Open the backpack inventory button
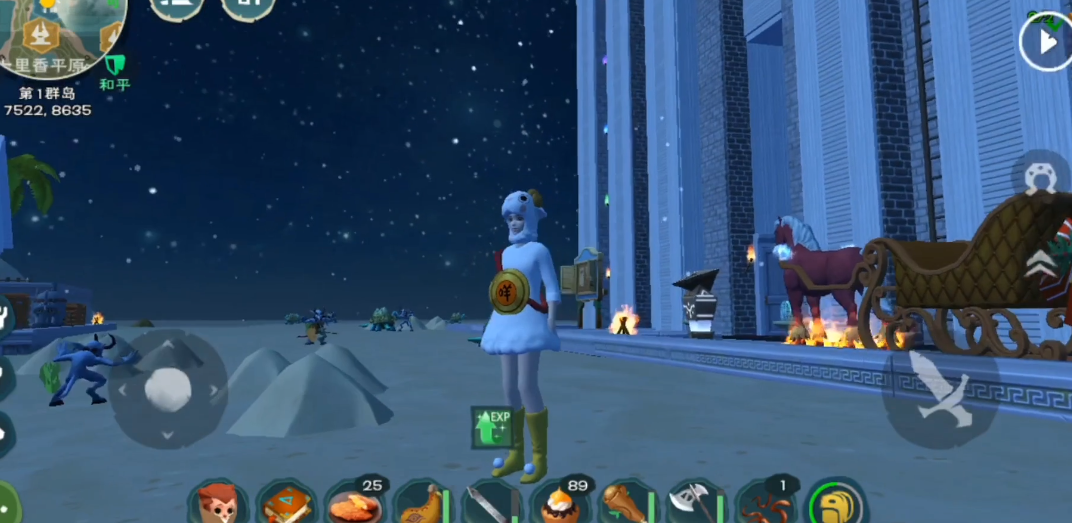 pyautogui.click(x=836, y=503)
